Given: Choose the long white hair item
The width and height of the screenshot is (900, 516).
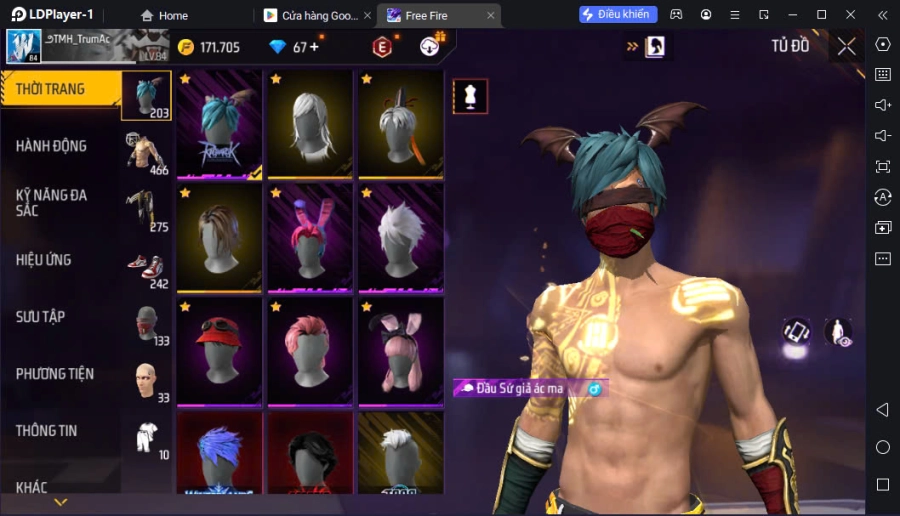Looking at the screenshot, I should [310, 125].
